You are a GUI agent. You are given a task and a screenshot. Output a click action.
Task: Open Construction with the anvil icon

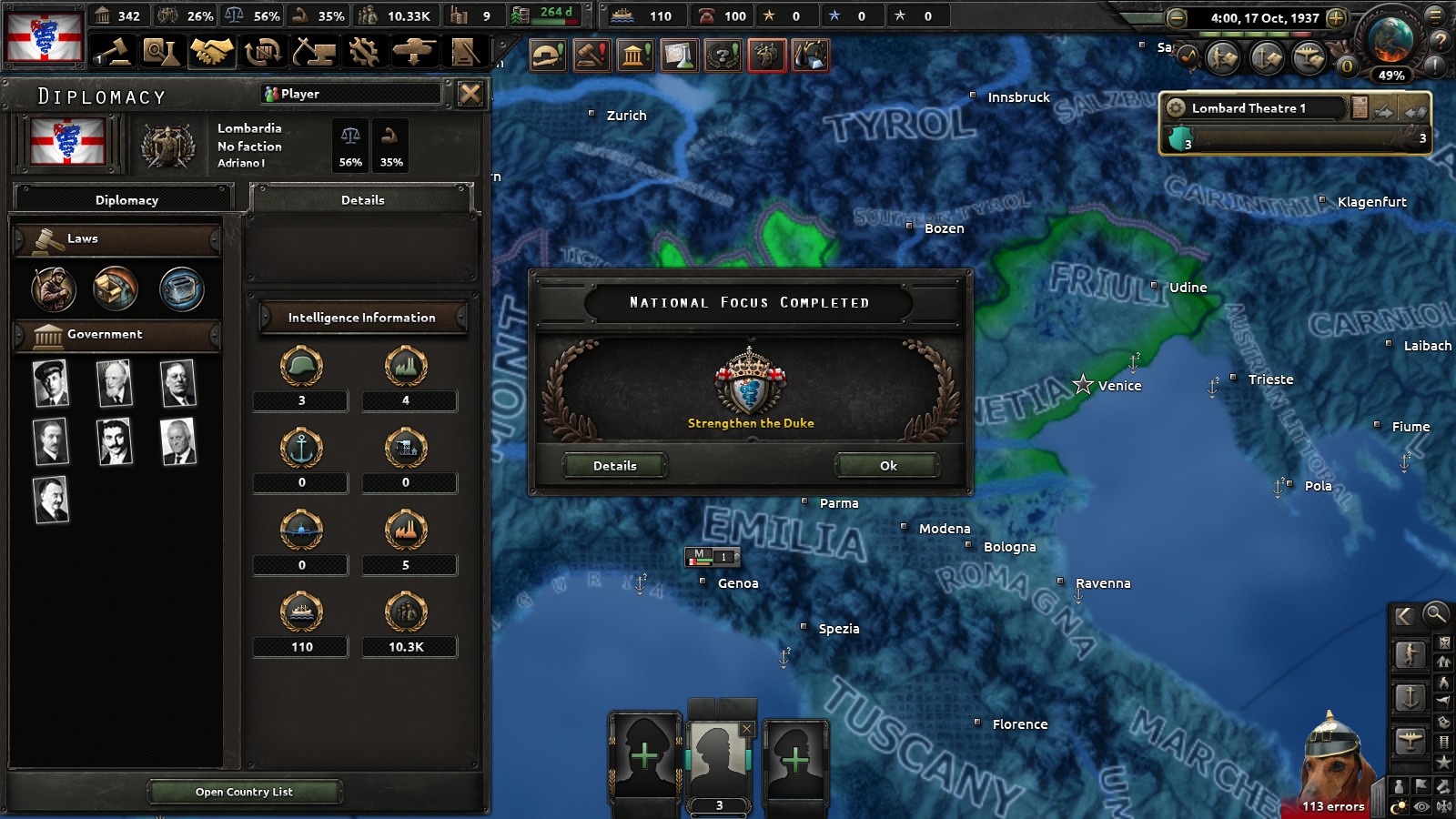(315, 55)
